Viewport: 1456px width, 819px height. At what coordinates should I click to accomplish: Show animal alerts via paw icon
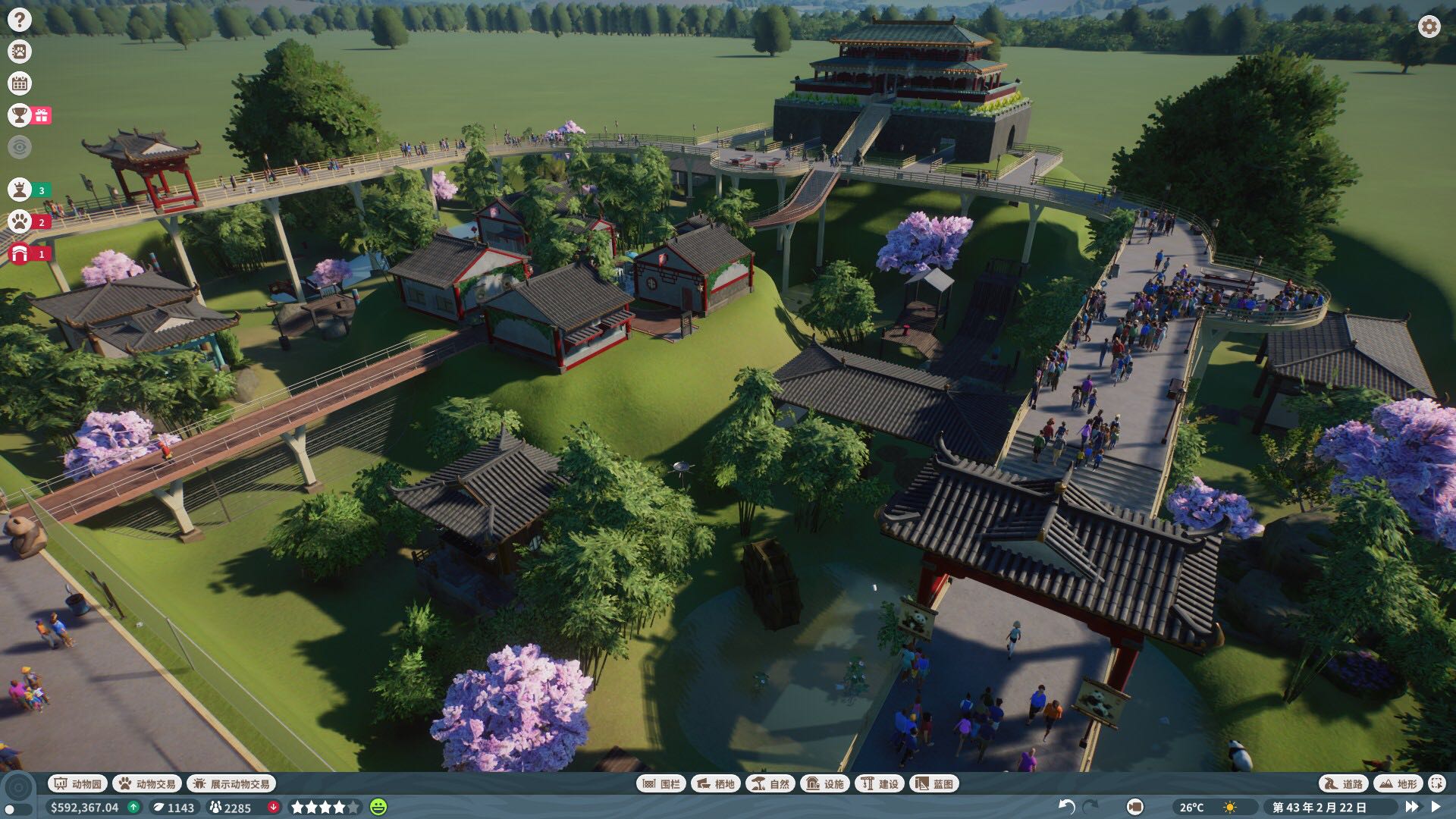click(x=20, y=221)
